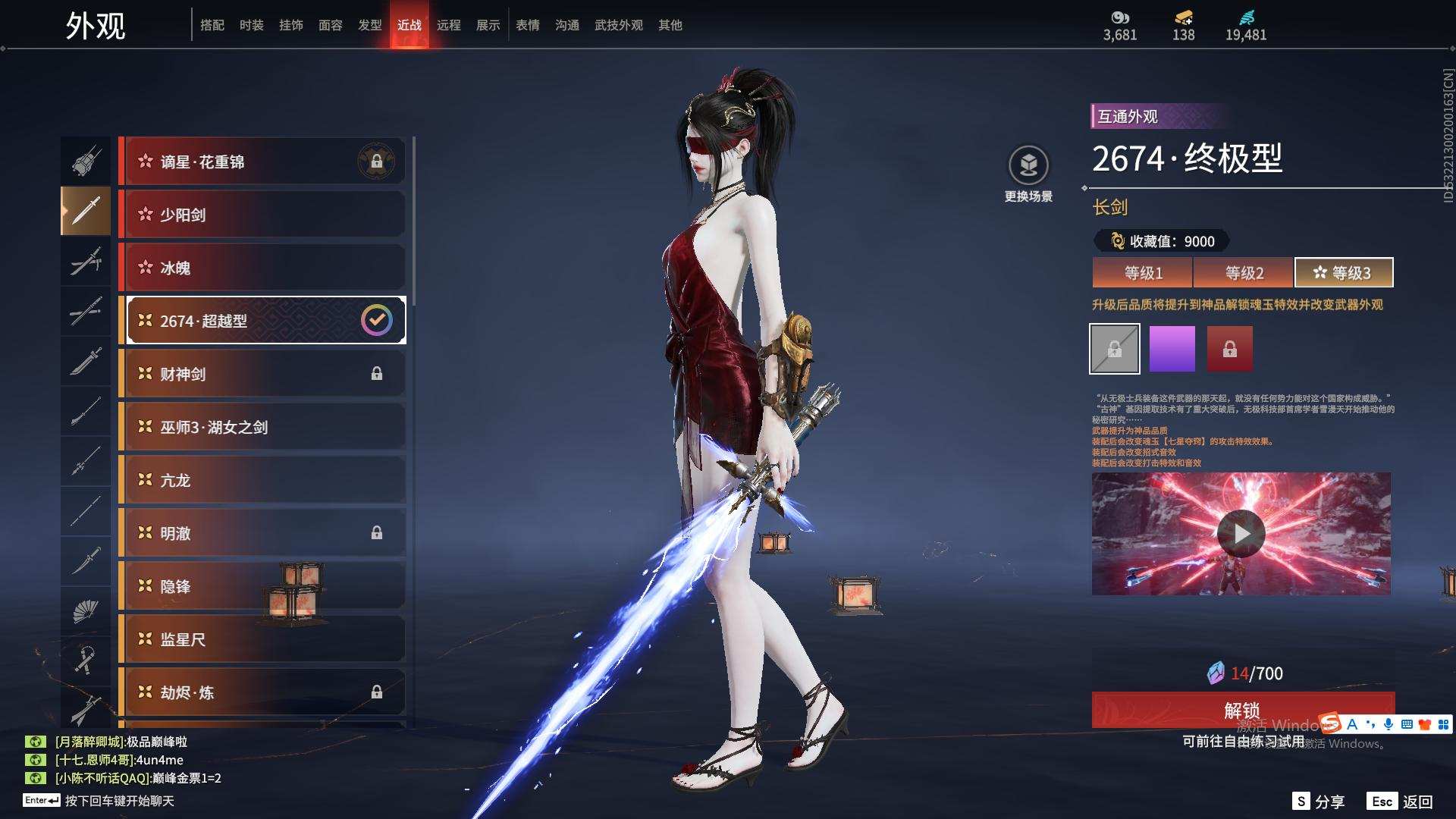Go to the 武技外观 tab

click(x=618, y=25)
